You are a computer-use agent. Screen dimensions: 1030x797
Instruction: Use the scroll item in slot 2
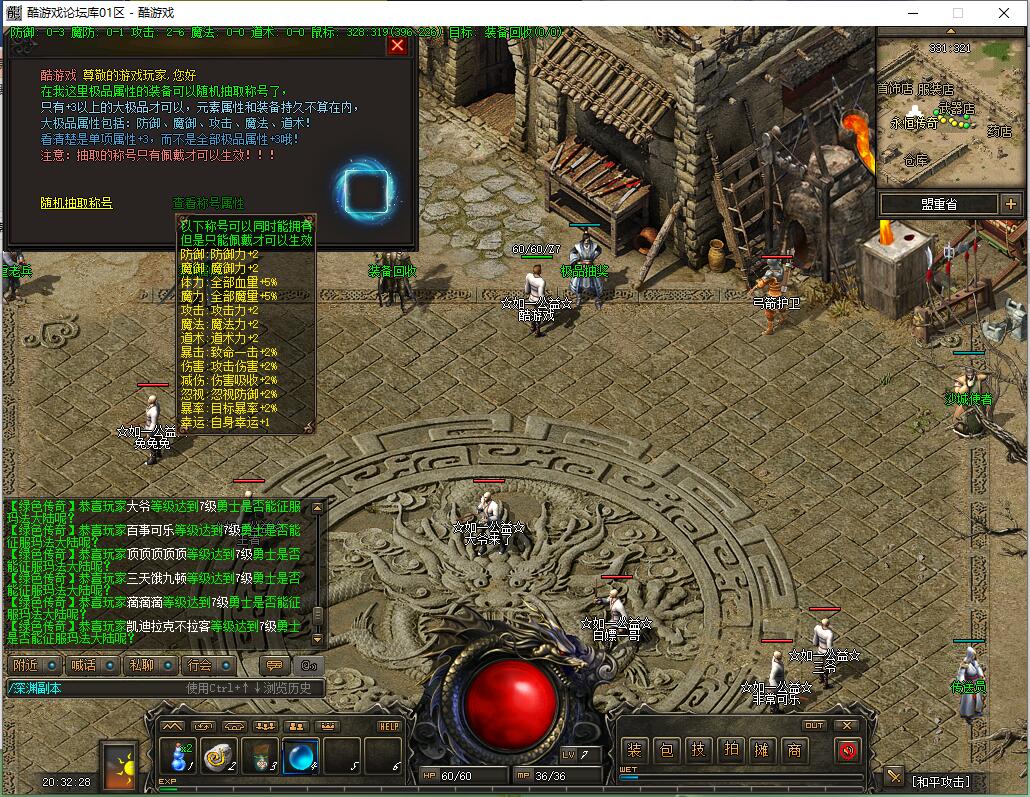pyautogui.click(x=218, y=756)
